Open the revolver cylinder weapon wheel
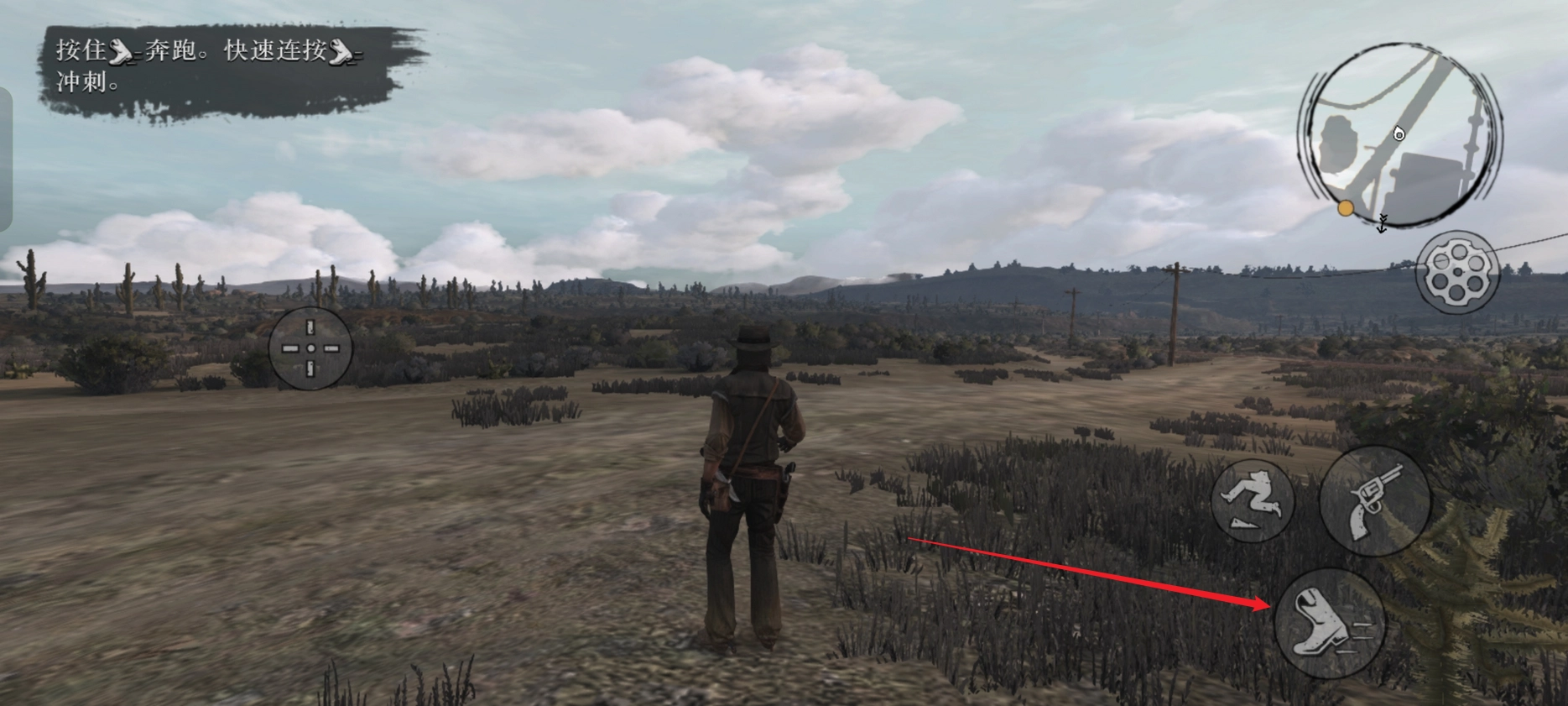1568x706 pixels. pos(1457,273)
